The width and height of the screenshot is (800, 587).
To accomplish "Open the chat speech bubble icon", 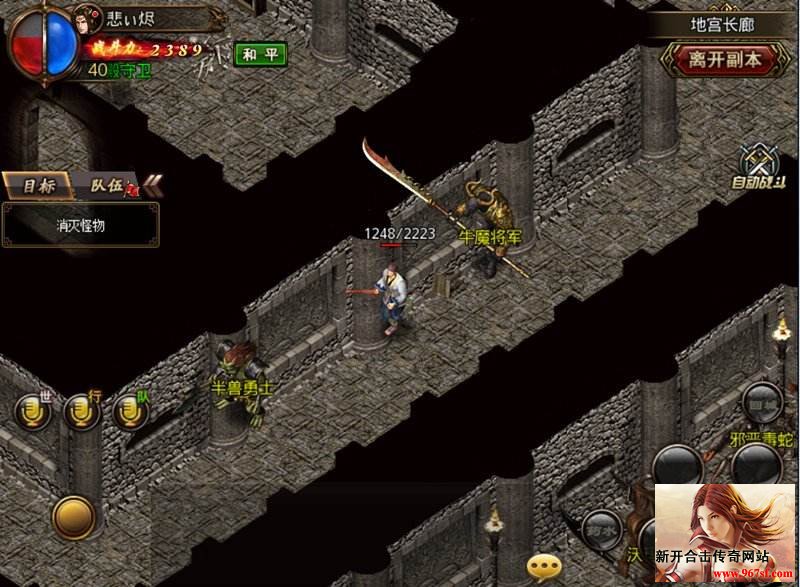I will point(545,567).
